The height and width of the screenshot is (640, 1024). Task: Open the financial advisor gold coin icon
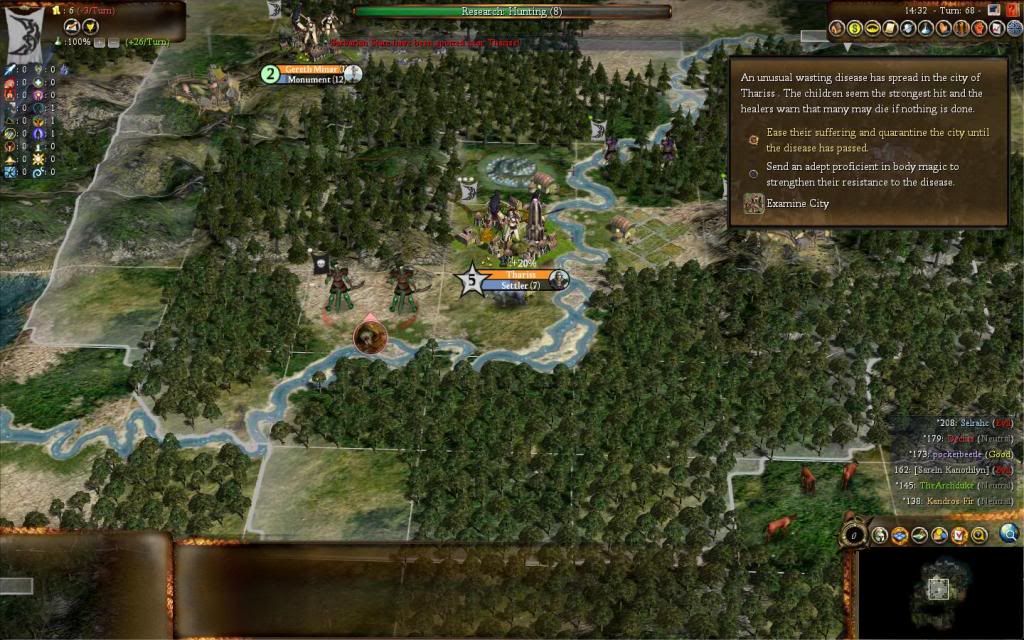pos(855,29)
